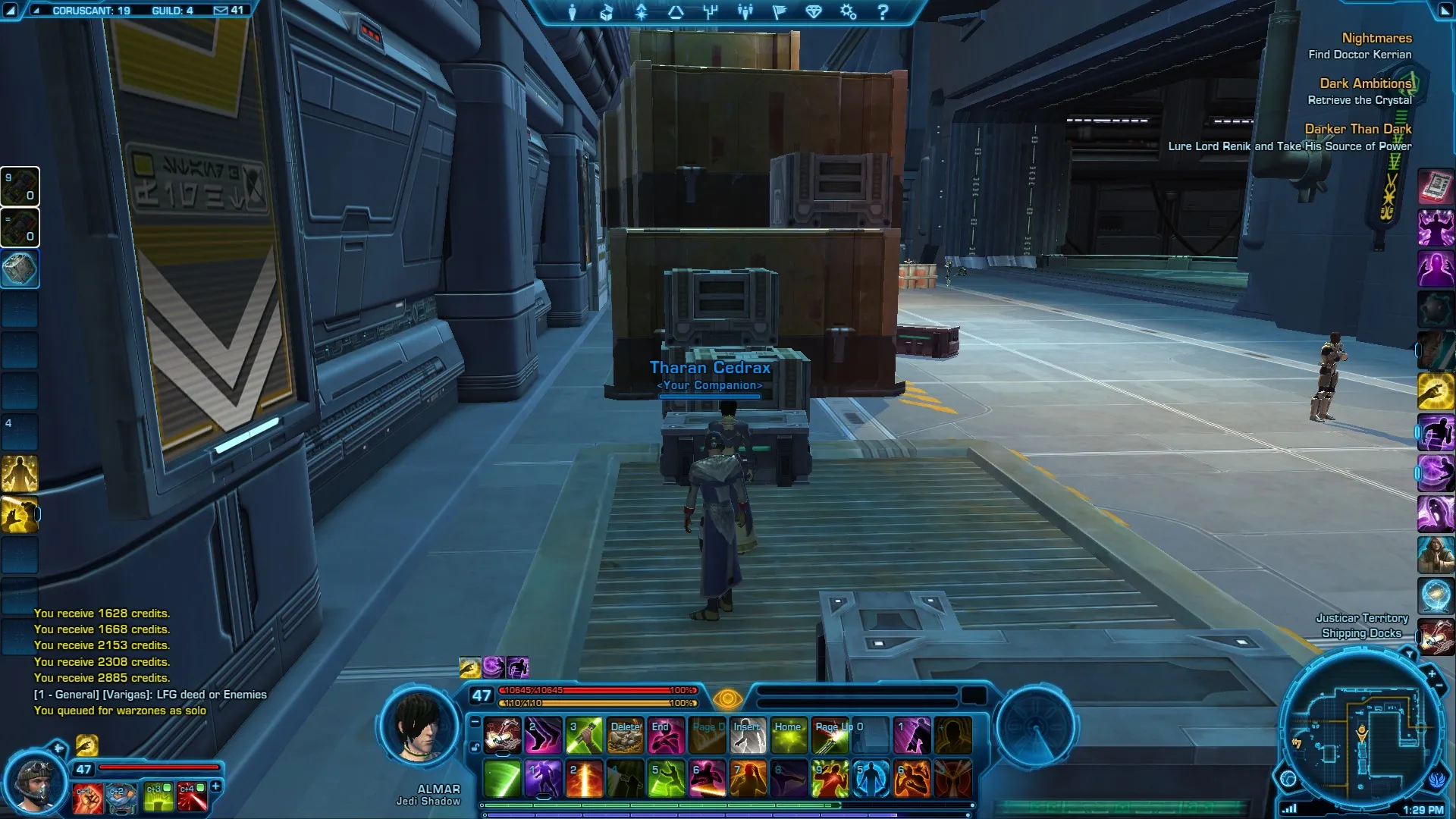Open the mail icon showing 41
The image size is (1456, 819).
pyautogui.click(x=227, y=11)
